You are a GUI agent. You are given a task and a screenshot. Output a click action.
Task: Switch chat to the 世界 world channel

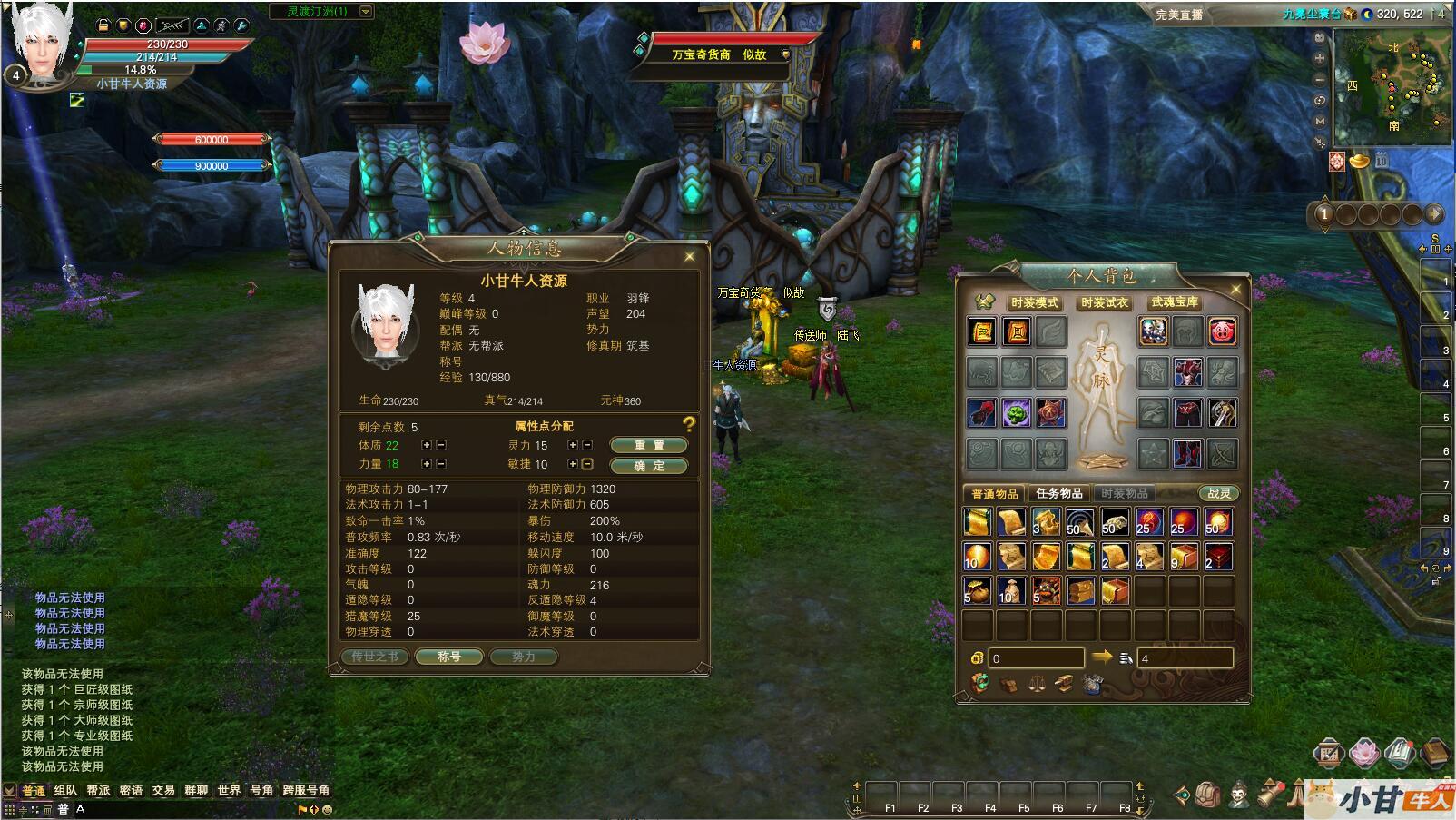pos(229,790)
